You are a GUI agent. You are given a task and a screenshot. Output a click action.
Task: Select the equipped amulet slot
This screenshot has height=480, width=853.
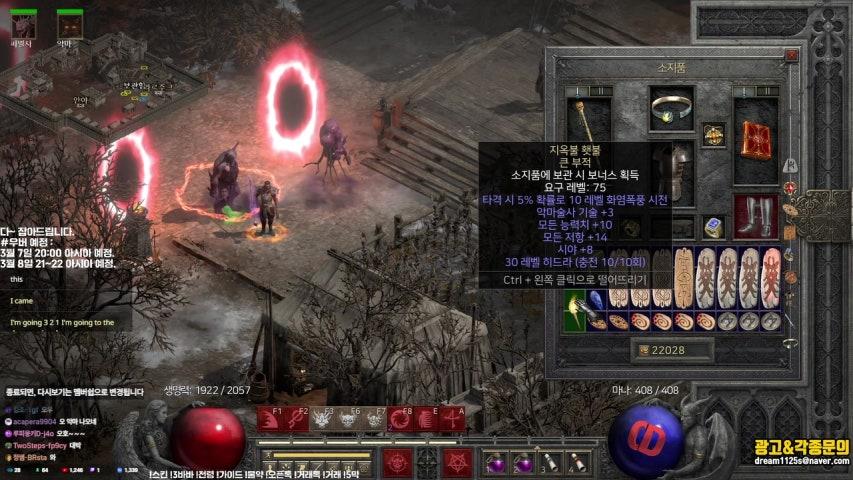coord(713,134)
